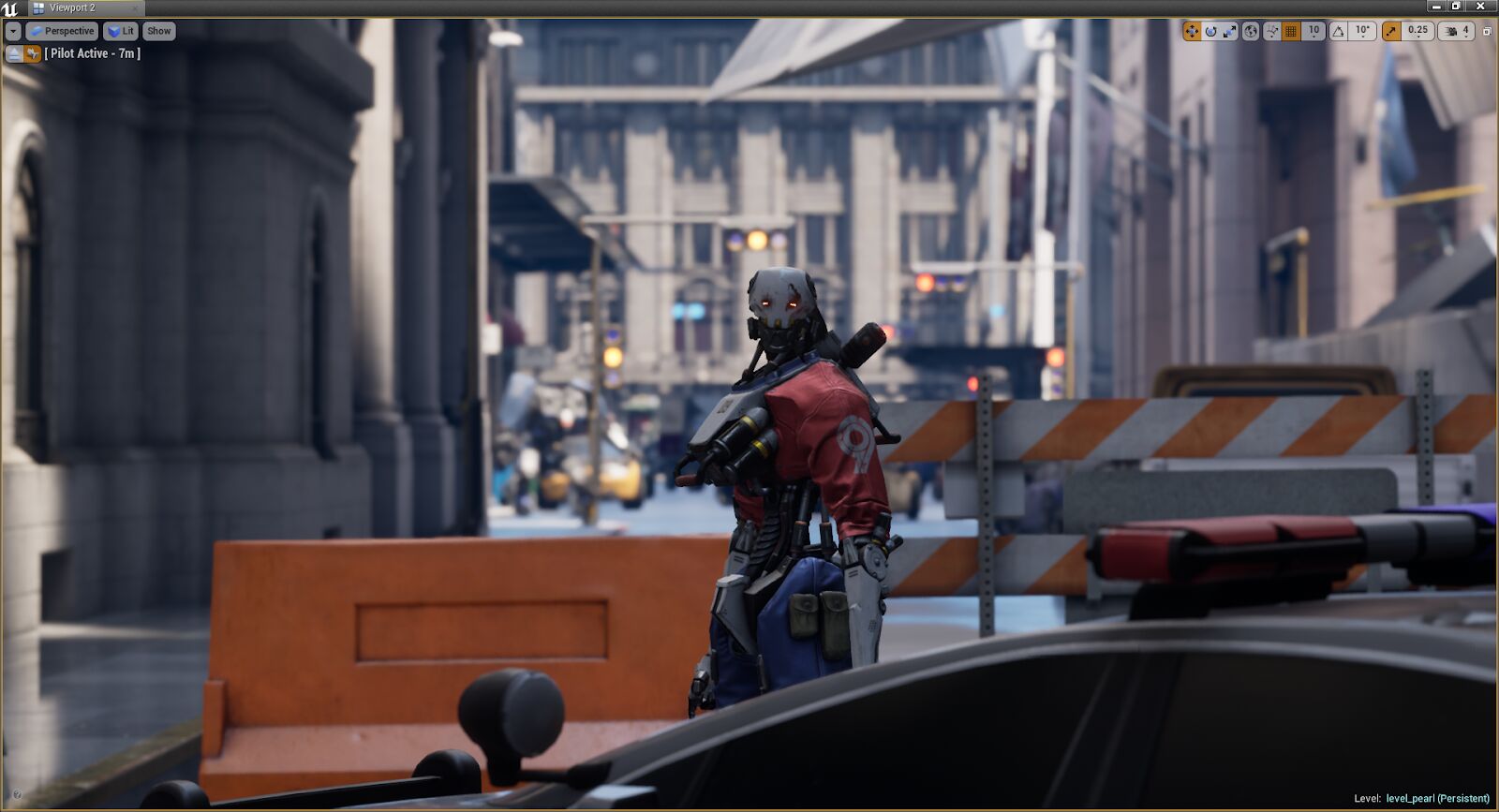Open the Show menu
This screenshot has height=812, width=1499.
click(158, 31)
